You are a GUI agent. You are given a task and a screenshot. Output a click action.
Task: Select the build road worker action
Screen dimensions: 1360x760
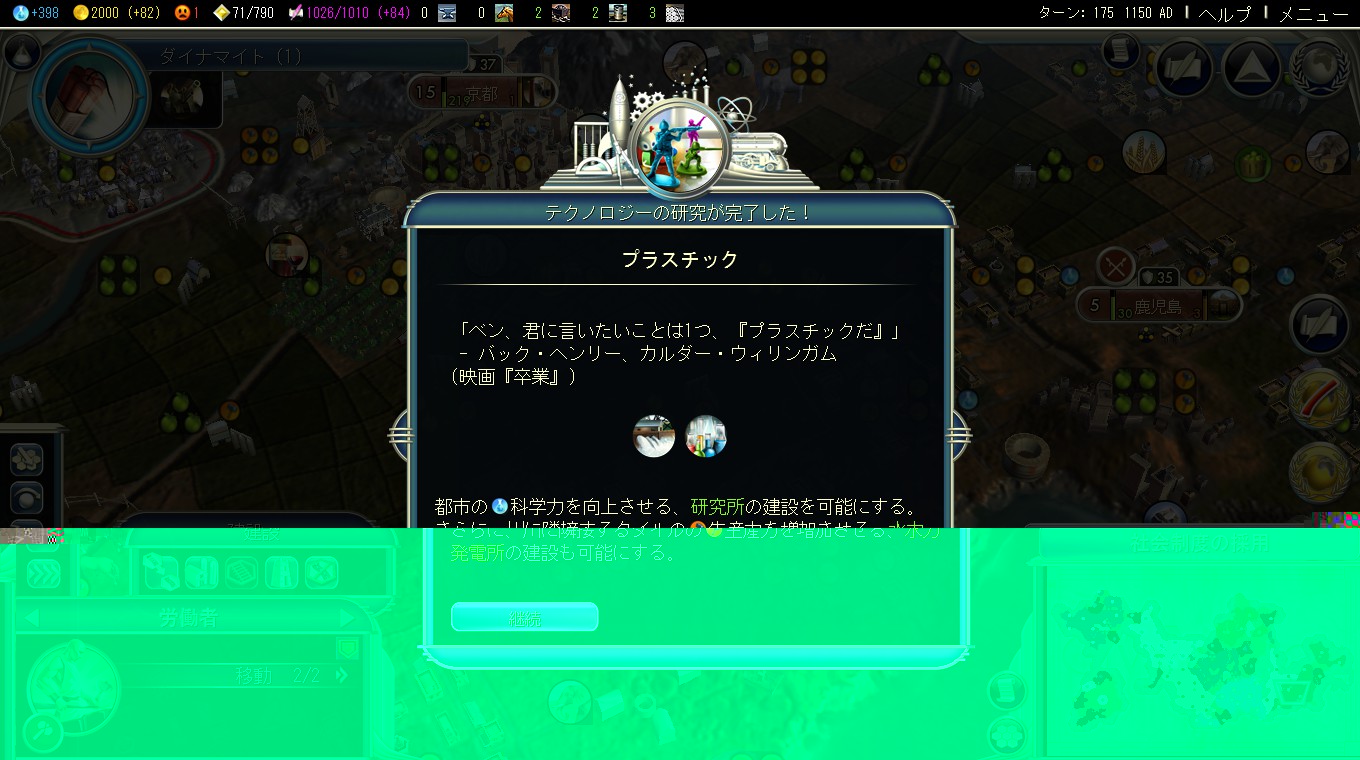(284, 573)
